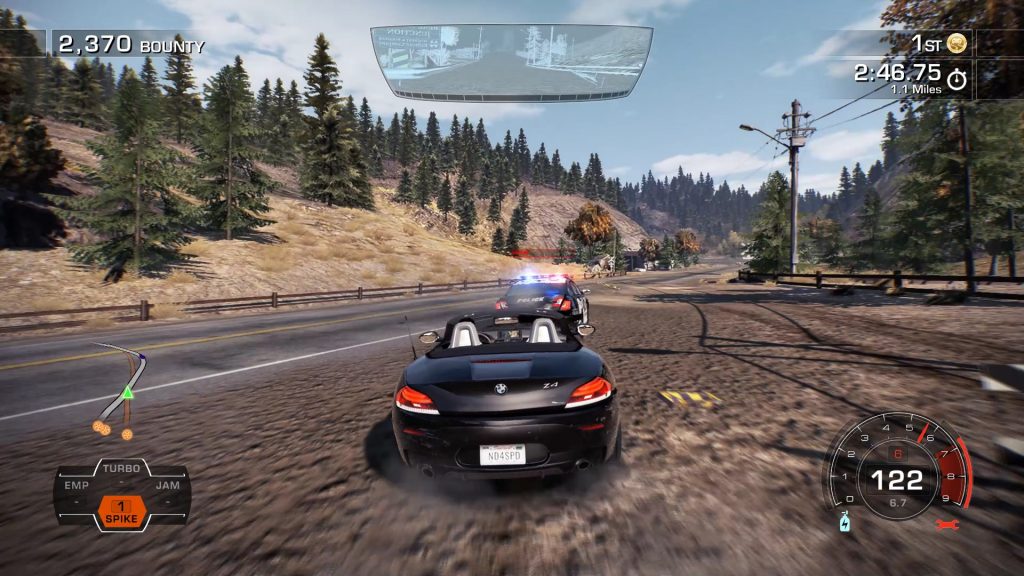Activate the Spike strip weapon
This screenshot has height=576, width=1024.
point(122,510)
